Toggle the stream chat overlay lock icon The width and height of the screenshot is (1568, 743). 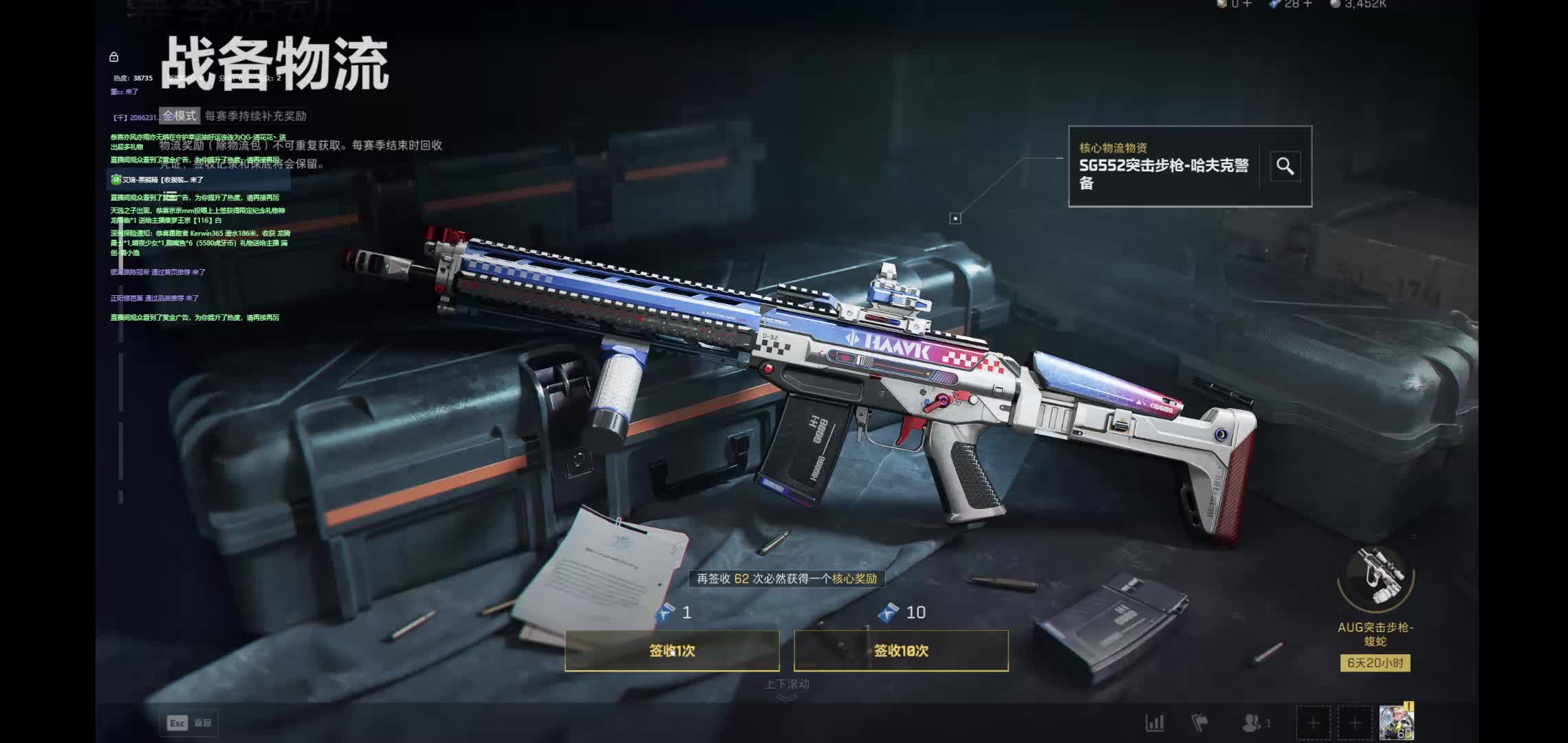[x=114, y=57]
